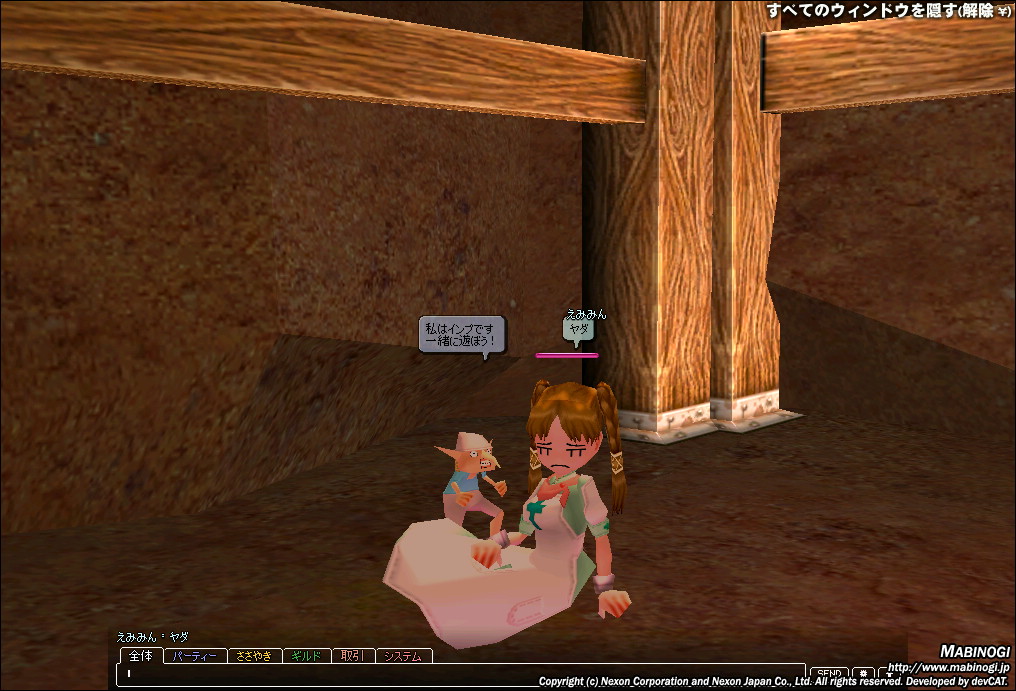Click the SEND chat button
The width and height of the screenshot is (1016, 691).
coord(827,675)
